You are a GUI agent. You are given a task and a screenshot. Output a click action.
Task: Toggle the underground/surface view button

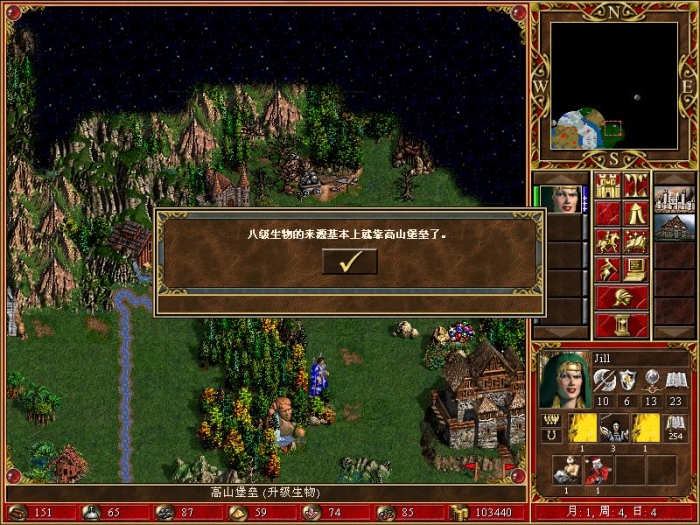(636, 185)
